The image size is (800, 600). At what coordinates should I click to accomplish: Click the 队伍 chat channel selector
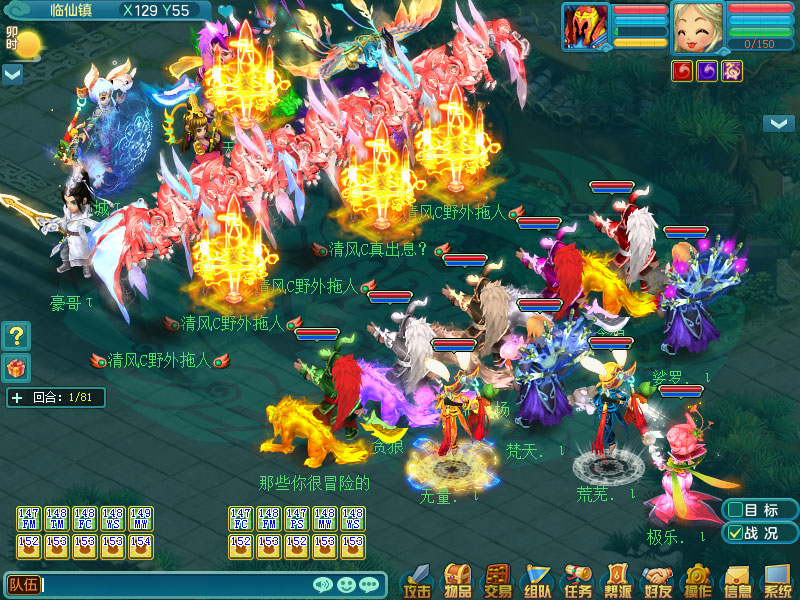click(x=22, y=585)
